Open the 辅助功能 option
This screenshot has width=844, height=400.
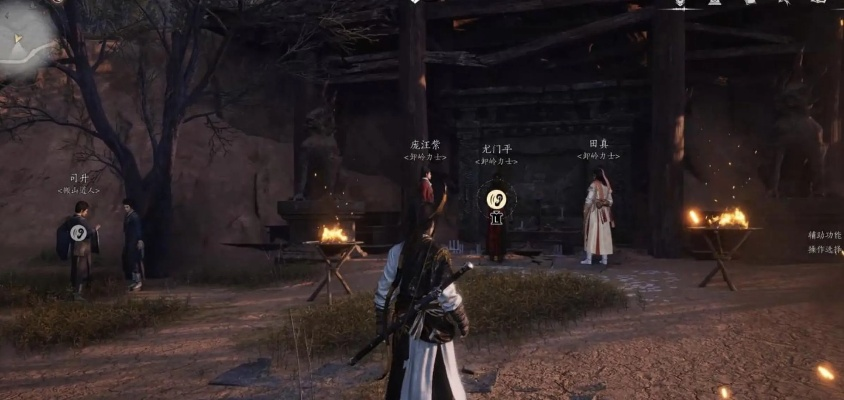(826, 235)
